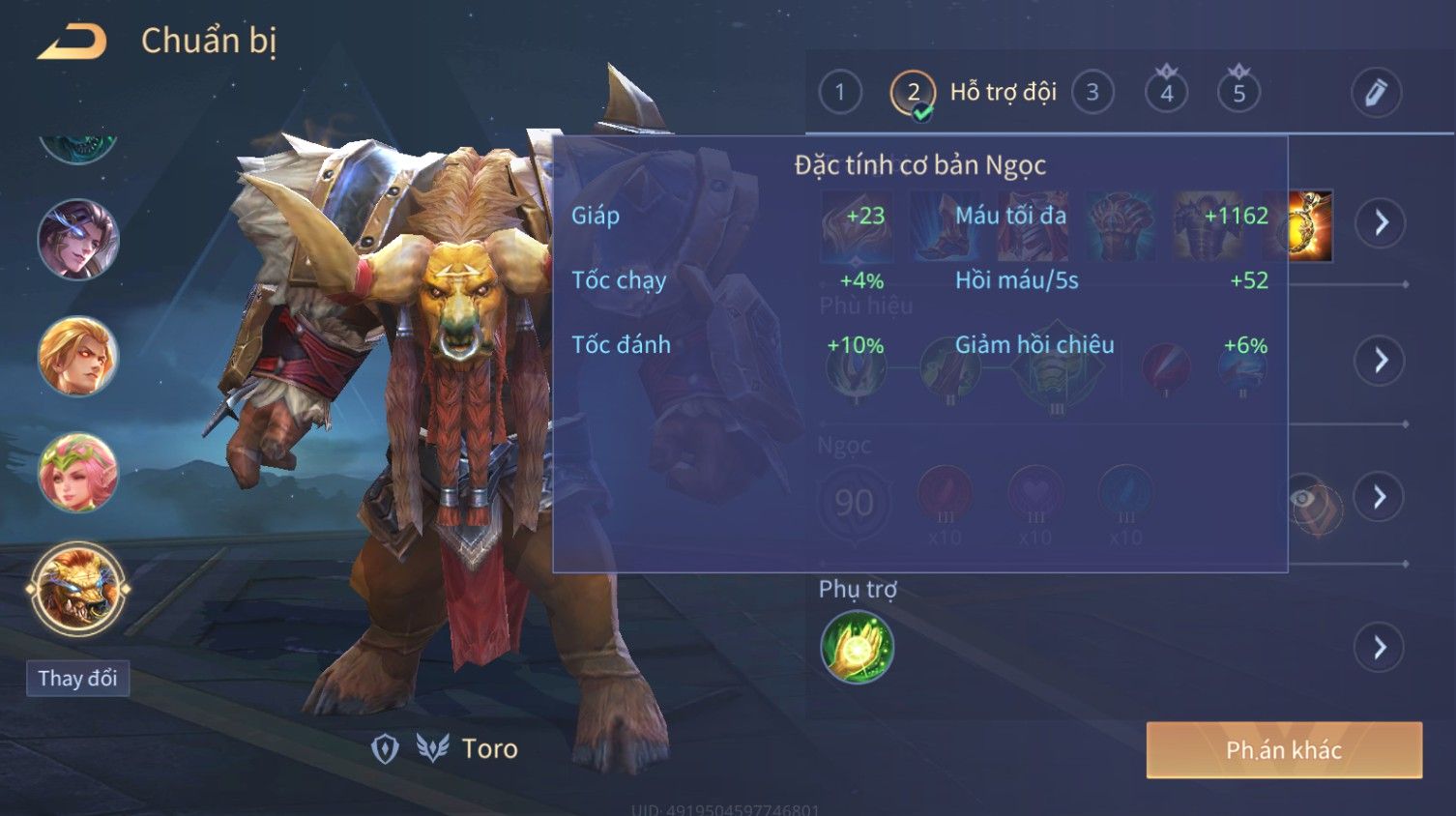Click the Phương án khác button

1283,750
